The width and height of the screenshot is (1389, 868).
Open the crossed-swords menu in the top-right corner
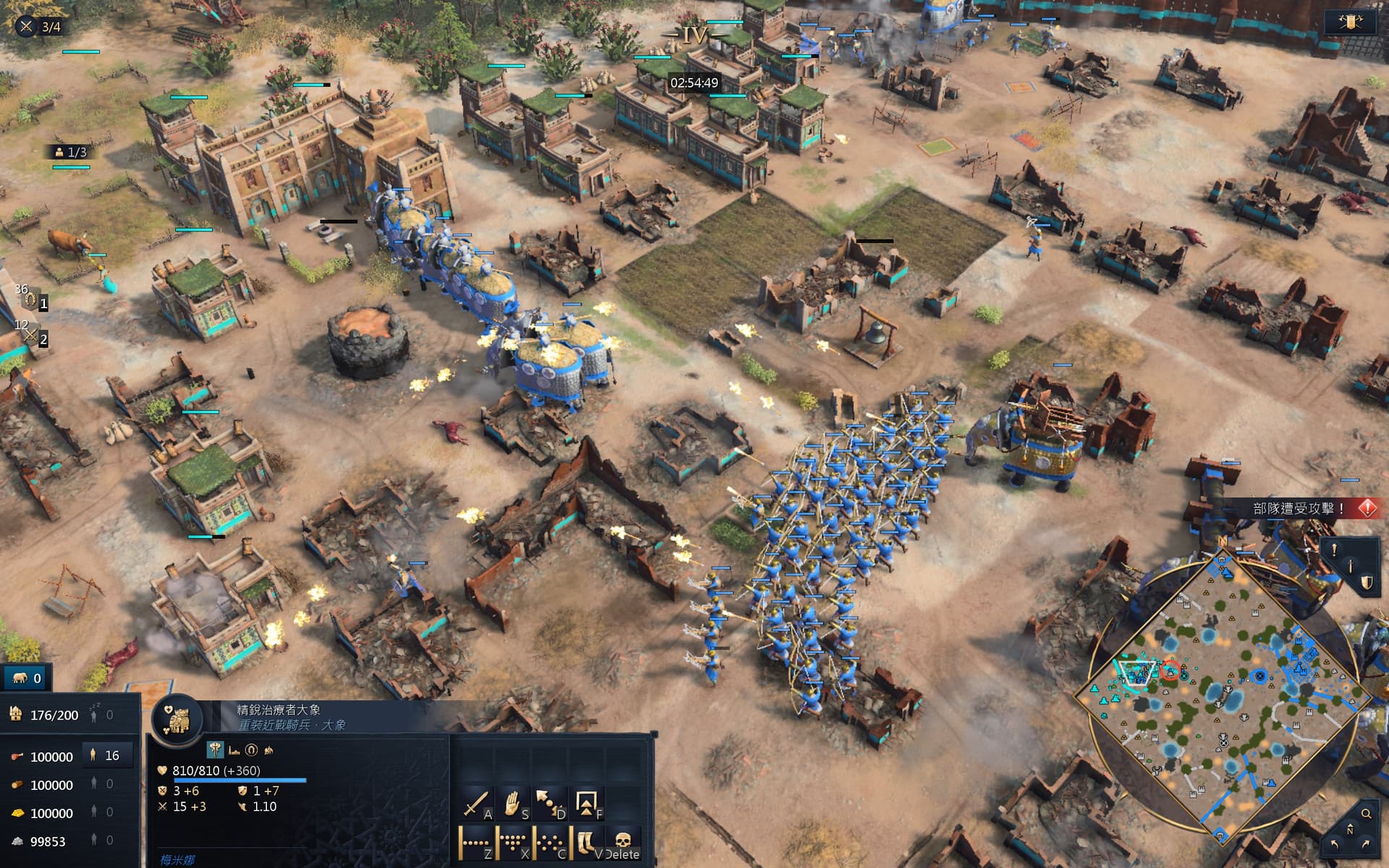click(x=1350, y=22)
